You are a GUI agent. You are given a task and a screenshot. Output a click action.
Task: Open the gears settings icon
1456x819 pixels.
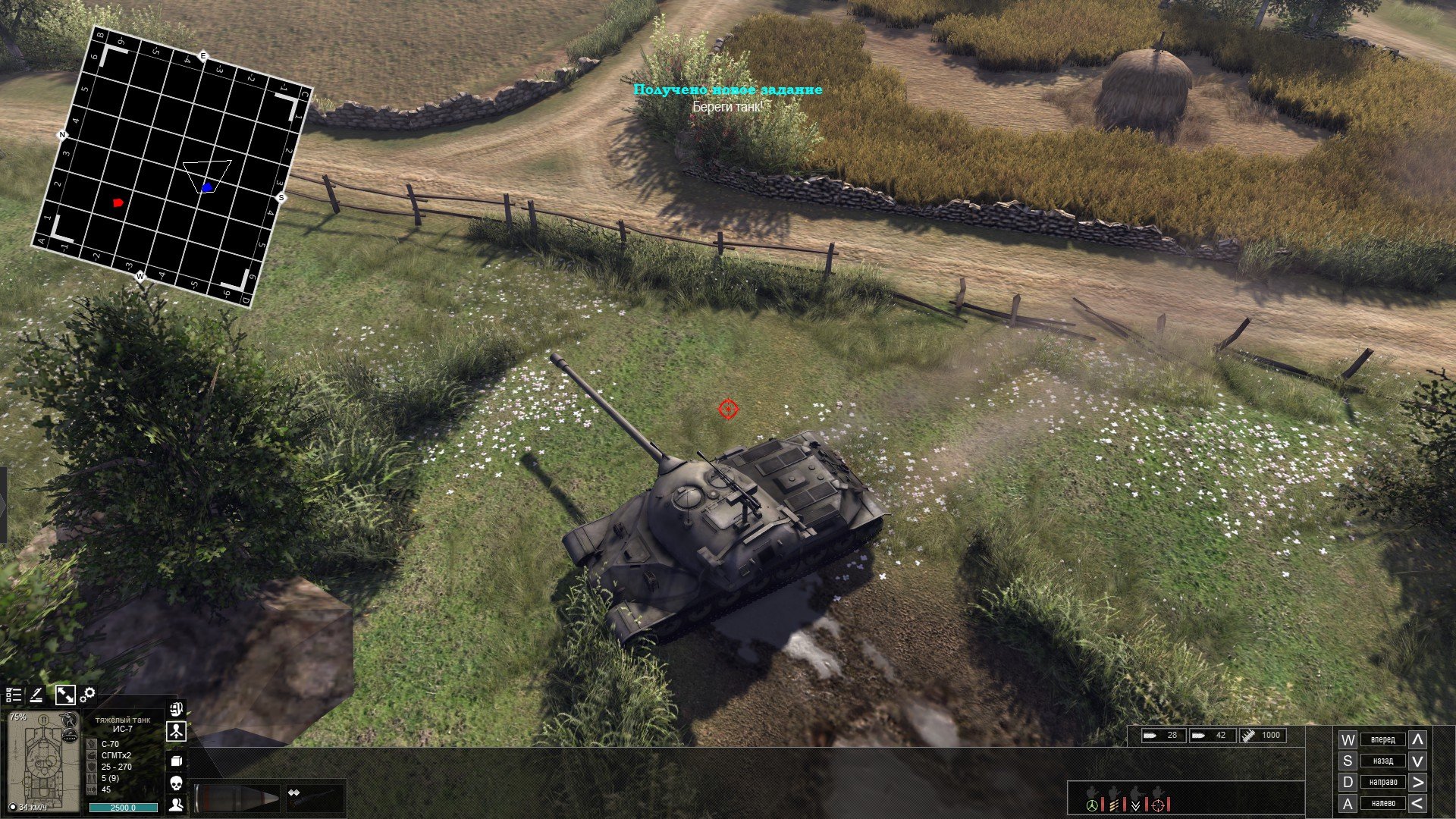point(88,694)
